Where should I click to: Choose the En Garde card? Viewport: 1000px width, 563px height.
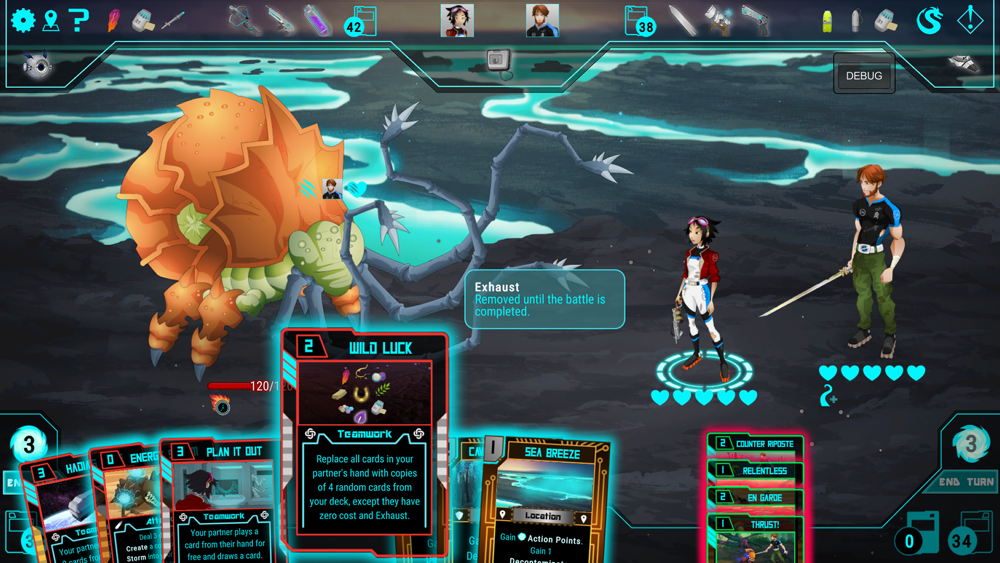click(756, 498)
